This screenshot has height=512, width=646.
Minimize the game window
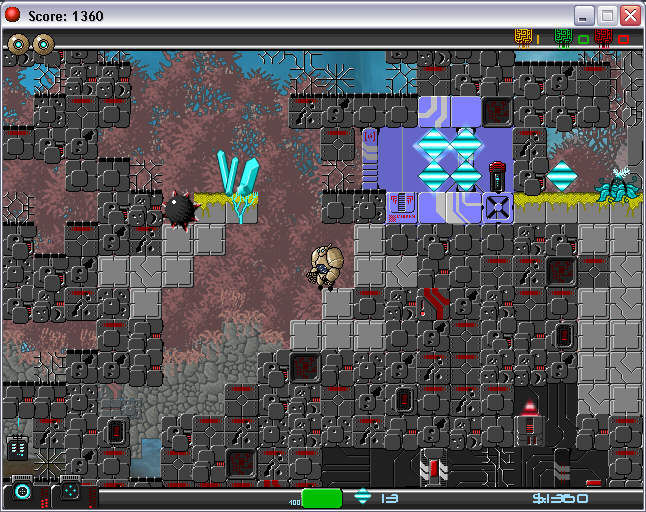(584, 16)
